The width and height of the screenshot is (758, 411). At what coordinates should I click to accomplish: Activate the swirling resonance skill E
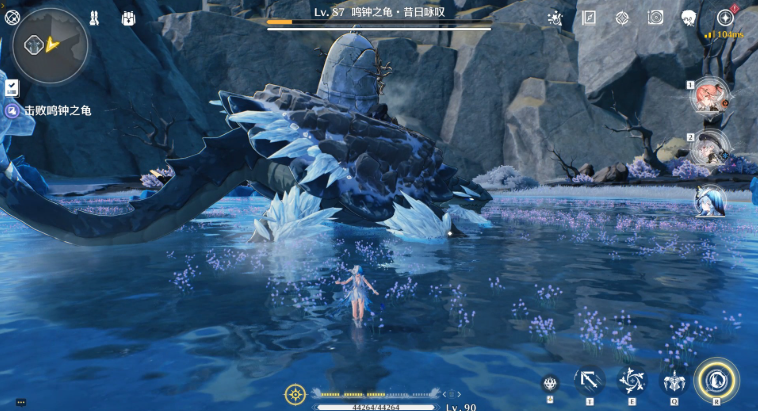(632, 381)
